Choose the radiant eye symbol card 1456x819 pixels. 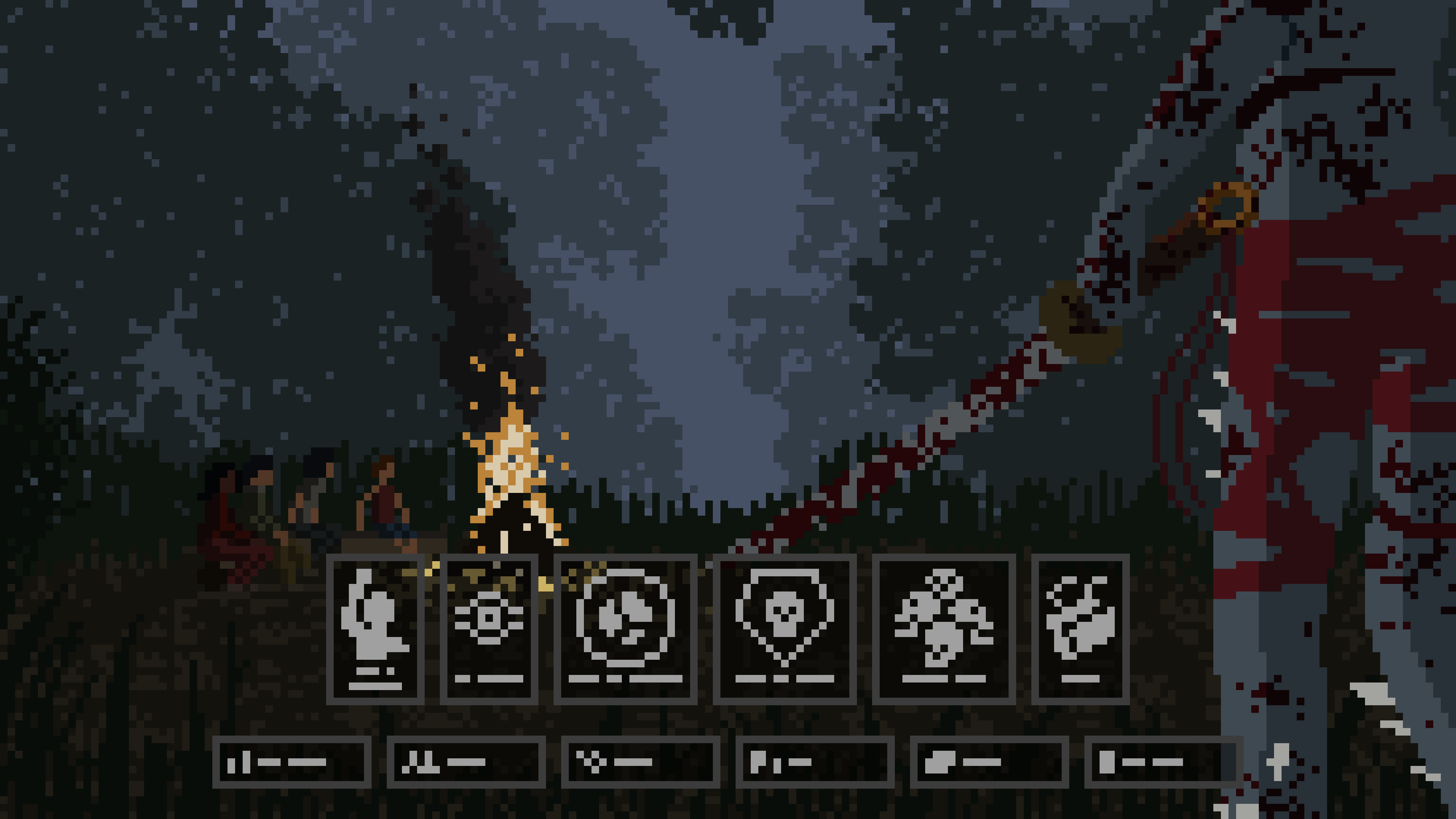pos(489,629)
